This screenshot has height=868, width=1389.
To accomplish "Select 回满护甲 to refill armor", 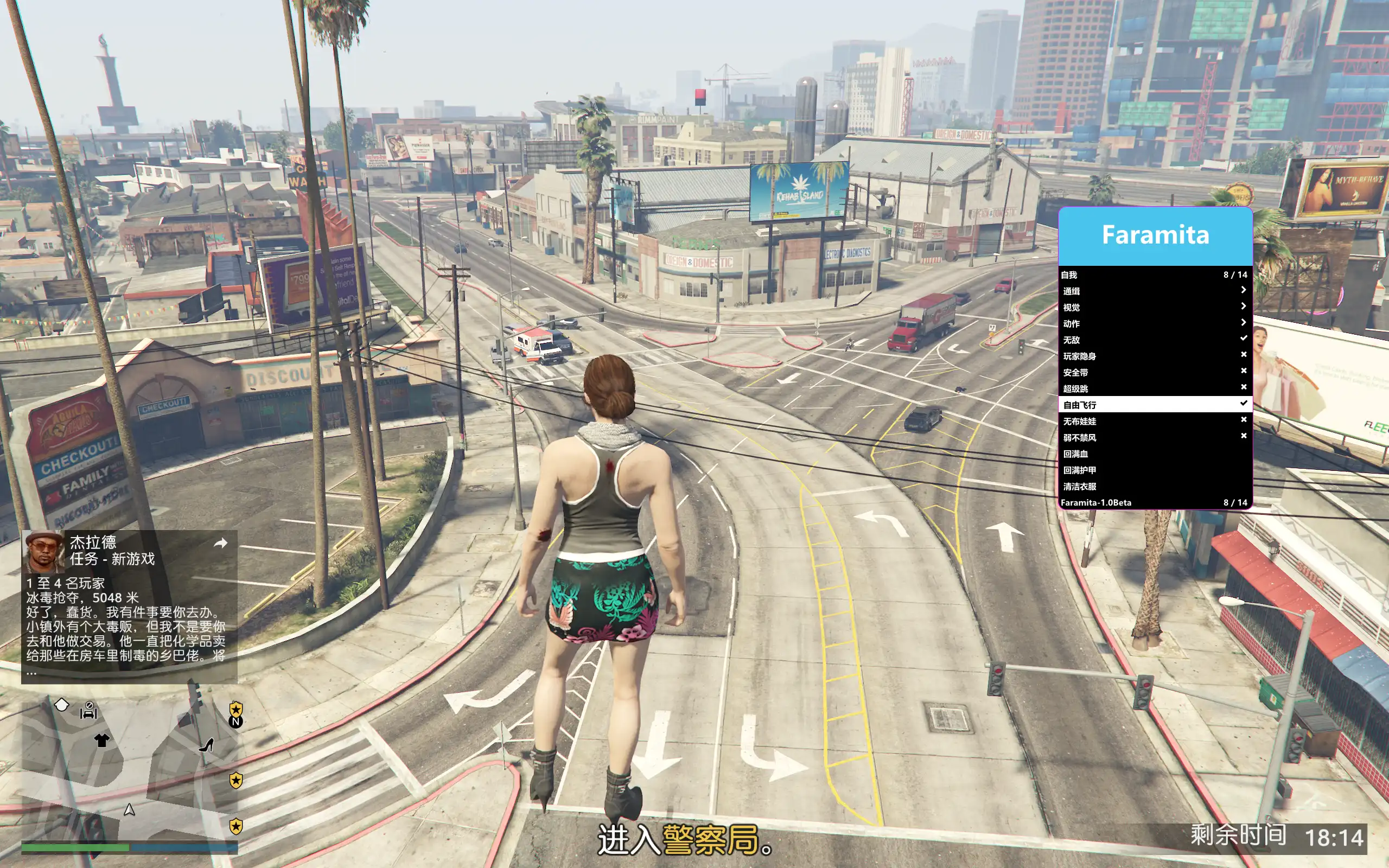I will click(1154, 470).
